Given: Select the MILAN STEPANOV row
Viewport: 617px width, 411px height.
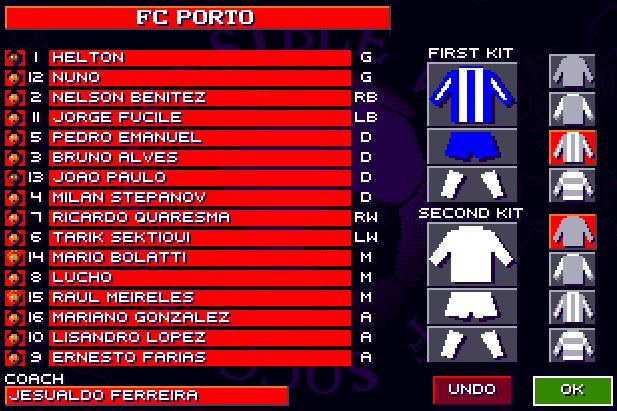Looking at the screenshot, I should pos(199,198).
